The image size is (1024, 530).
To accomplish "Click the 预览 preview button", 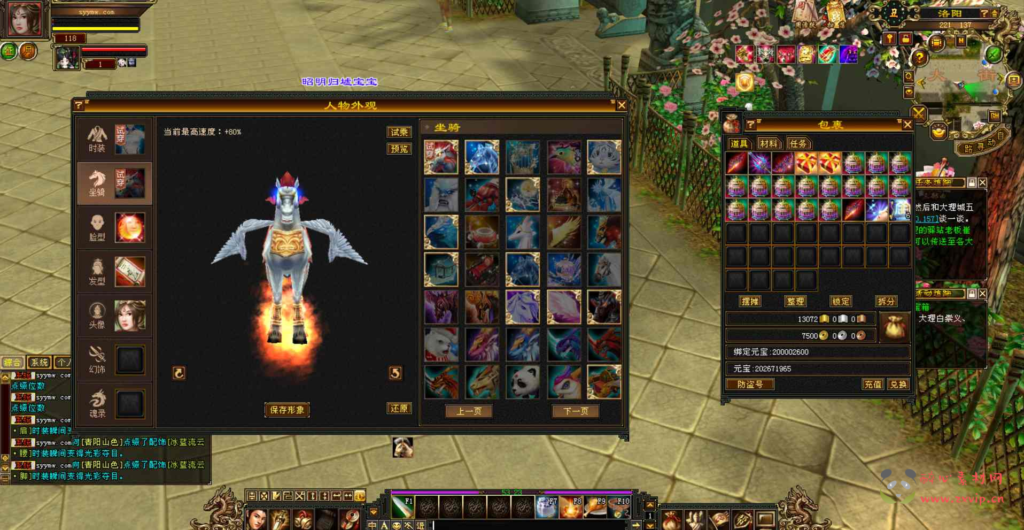I will (399, 149).
